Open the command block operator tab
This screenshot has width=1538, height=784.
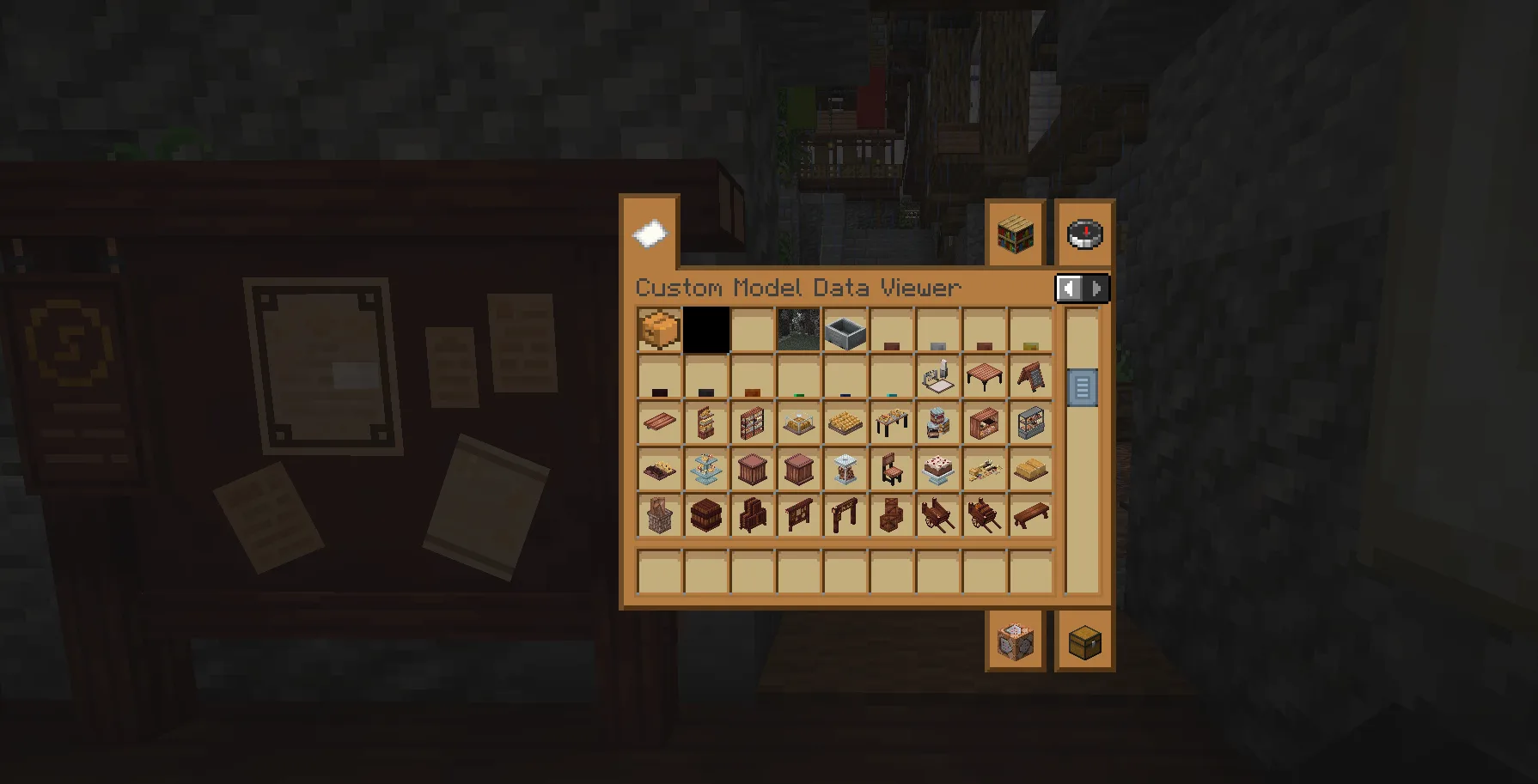click(x=1015, y=641)
